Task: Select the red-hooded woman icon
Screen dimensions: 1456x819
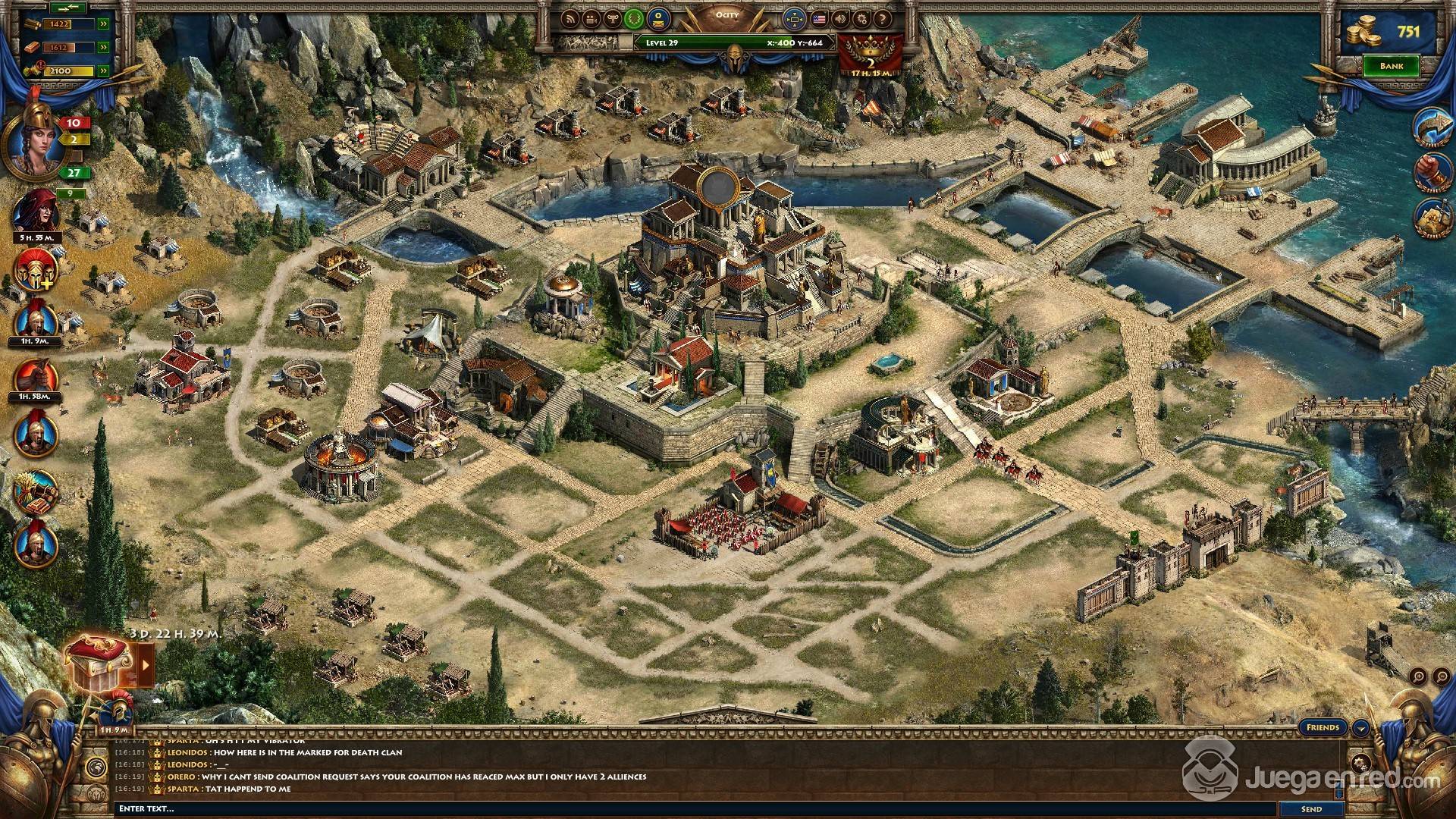Action: tap(36, 210)
